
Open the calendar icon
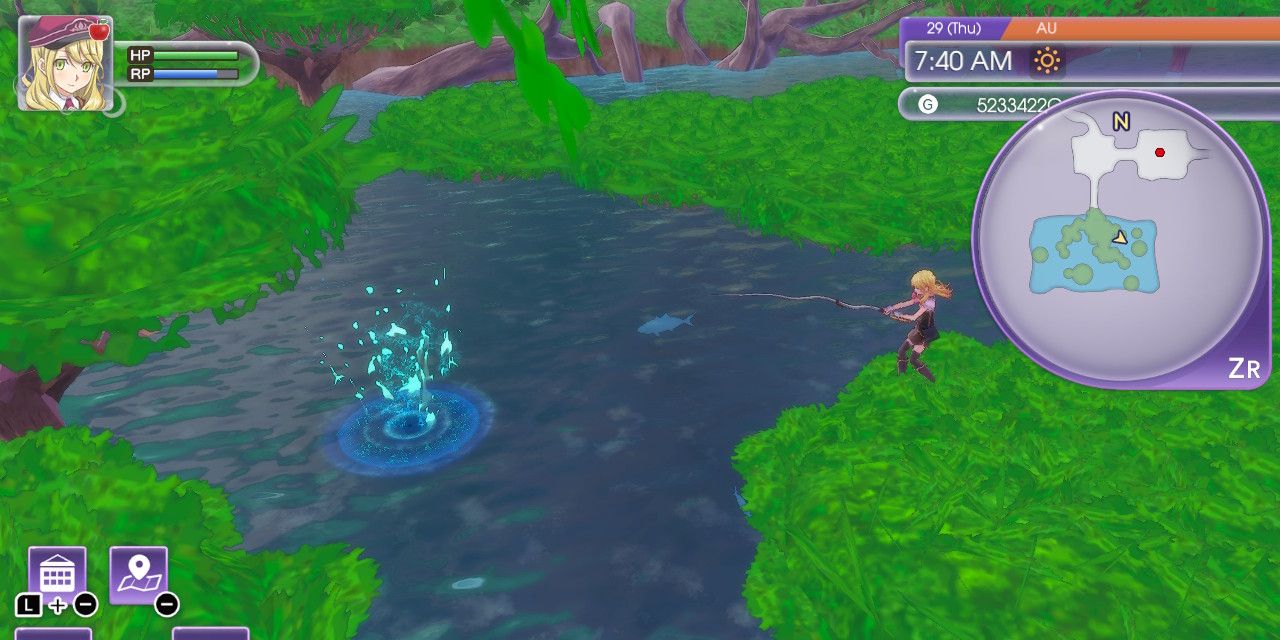click(57, 575)
